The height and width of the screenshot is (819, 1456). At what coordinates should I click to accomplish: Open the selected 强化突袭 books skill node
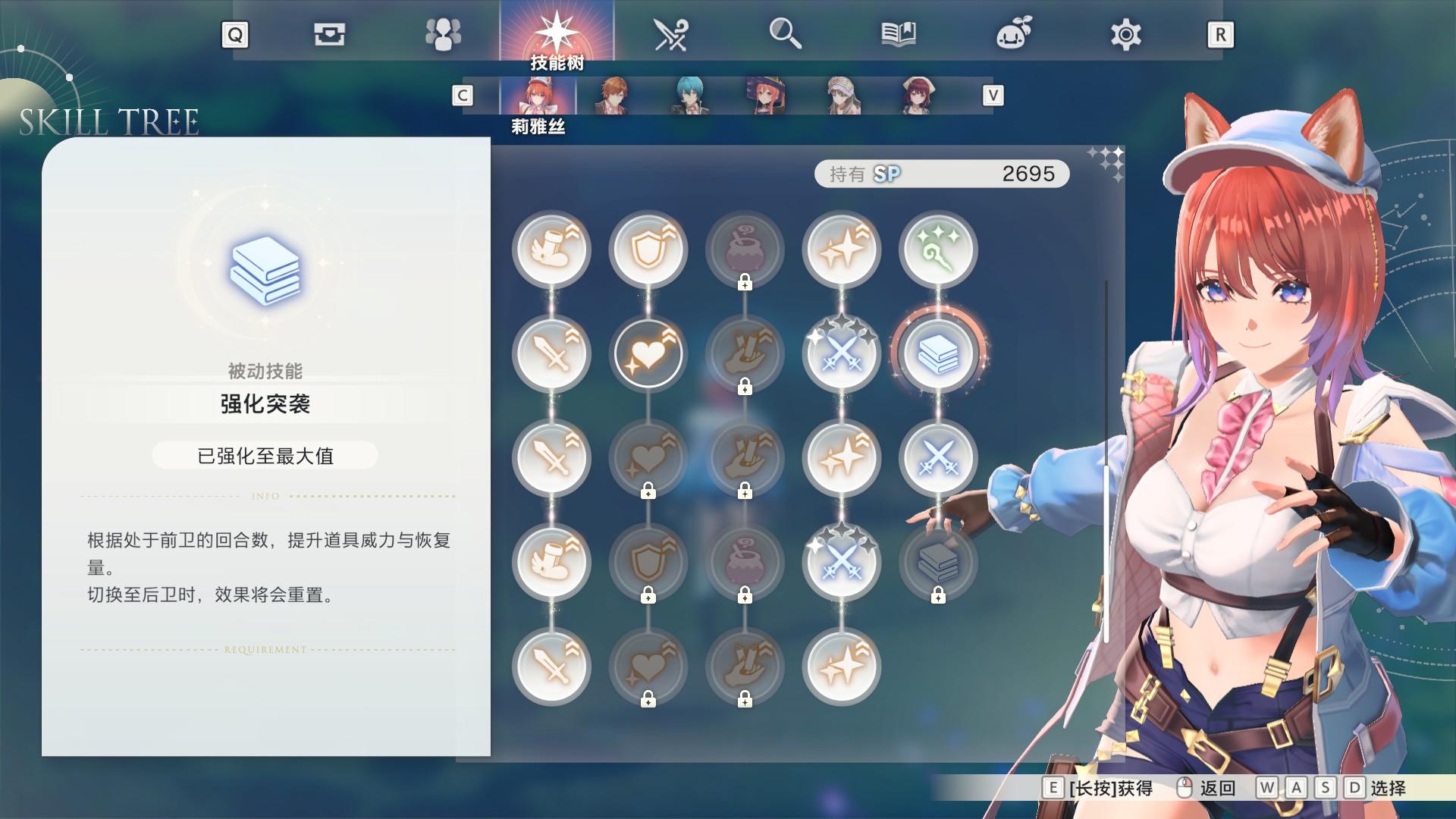939,353
